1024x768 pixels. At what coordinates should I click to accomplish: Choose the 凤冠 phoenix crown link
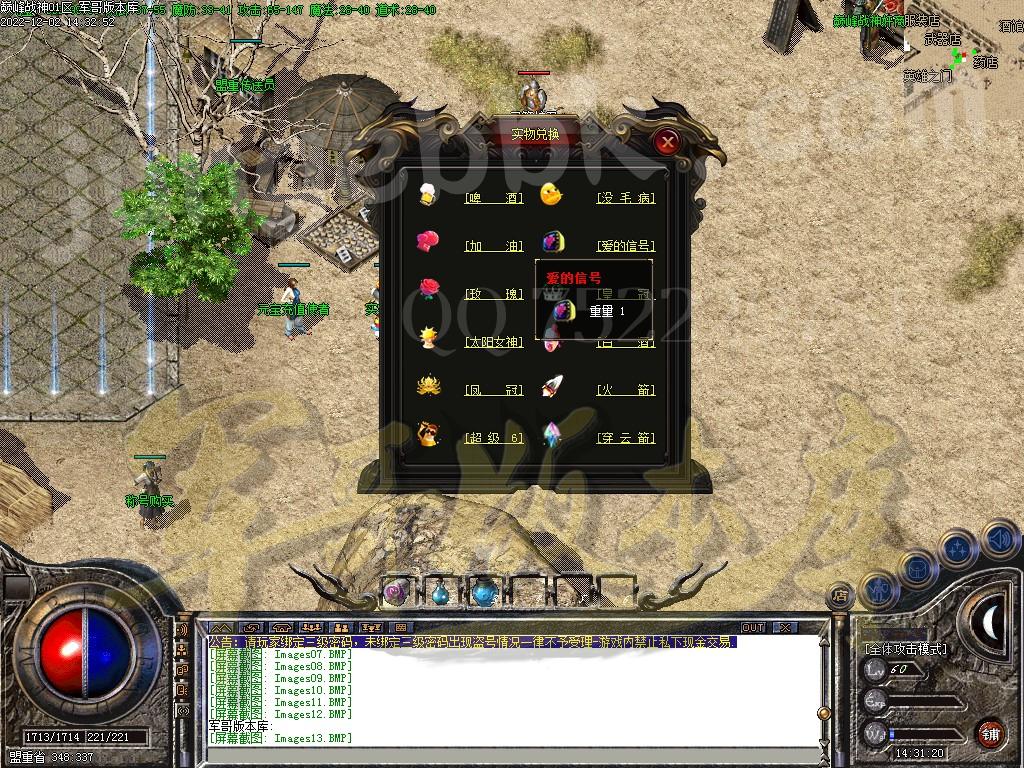[x=495, y=390]
